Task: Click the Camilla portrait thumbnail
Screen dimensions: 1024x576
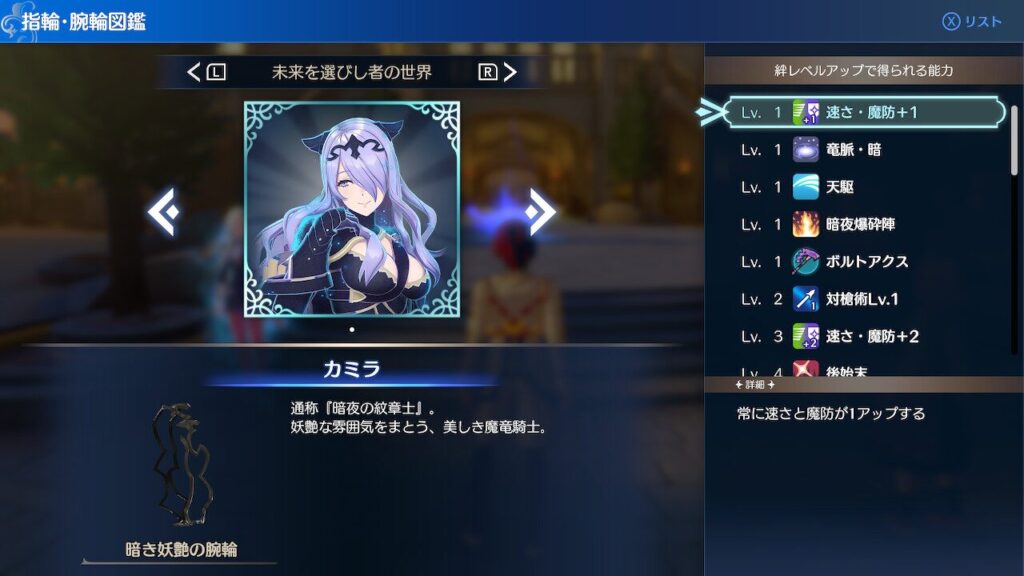Action: 352,209
